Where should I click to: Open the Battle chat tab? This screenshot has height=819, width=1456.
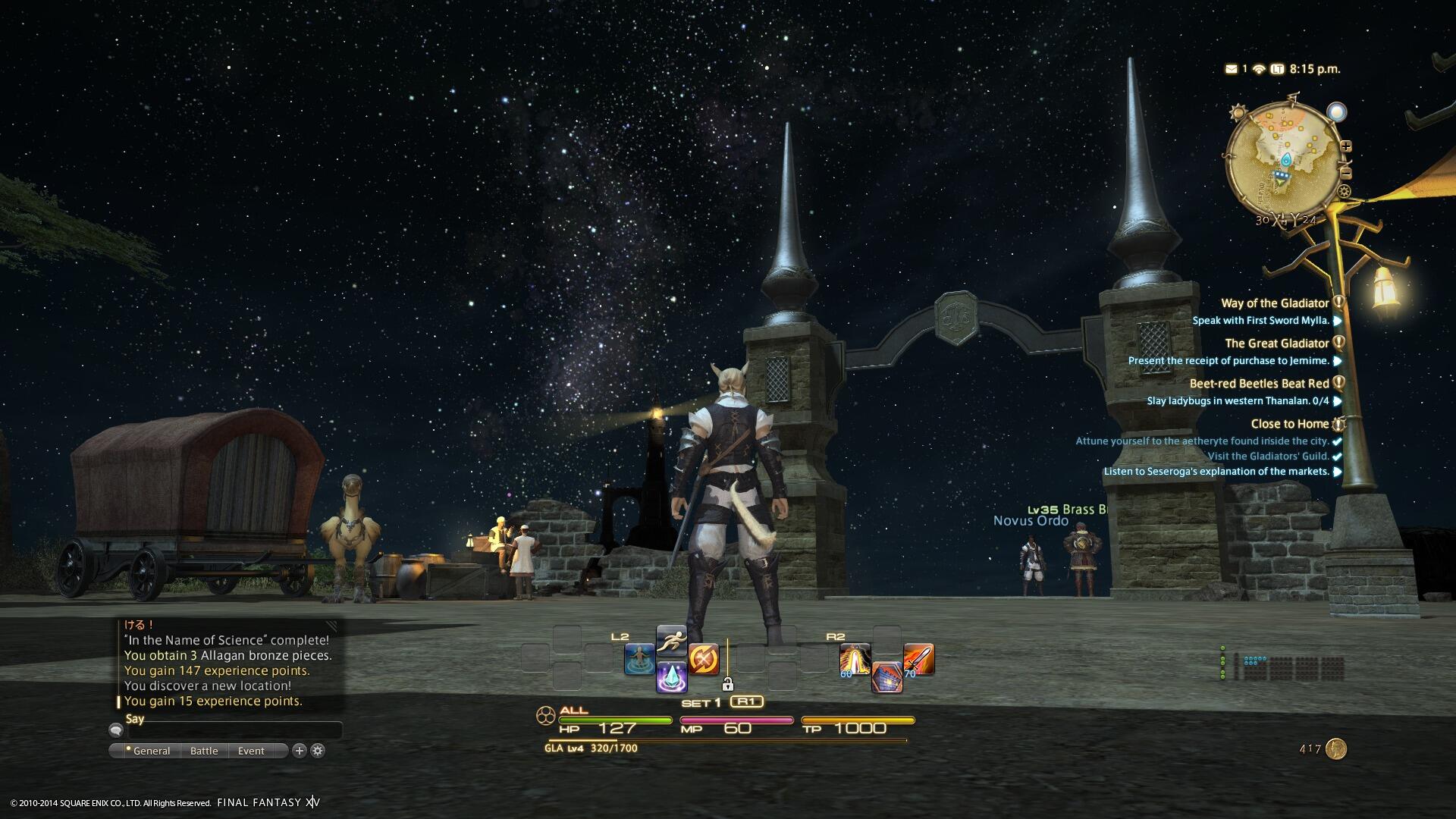point(204,751)
